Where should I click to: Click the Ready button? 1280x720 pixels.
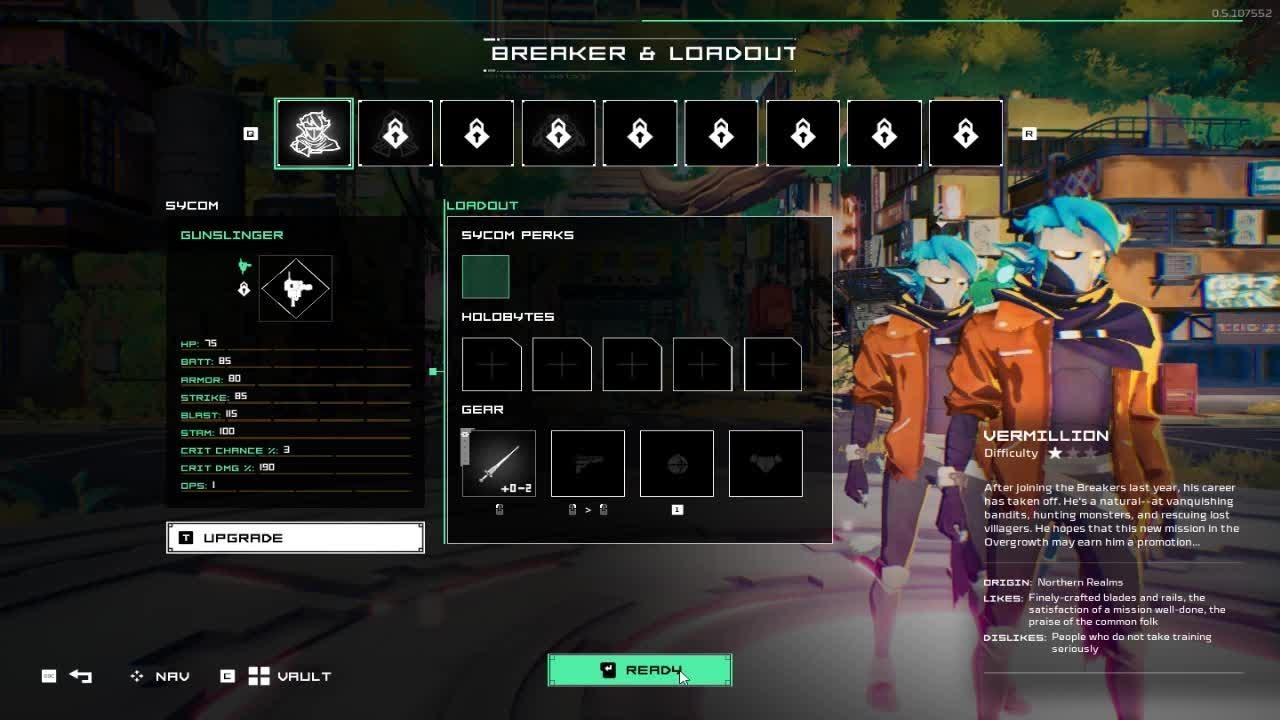(x=640, y=670)
